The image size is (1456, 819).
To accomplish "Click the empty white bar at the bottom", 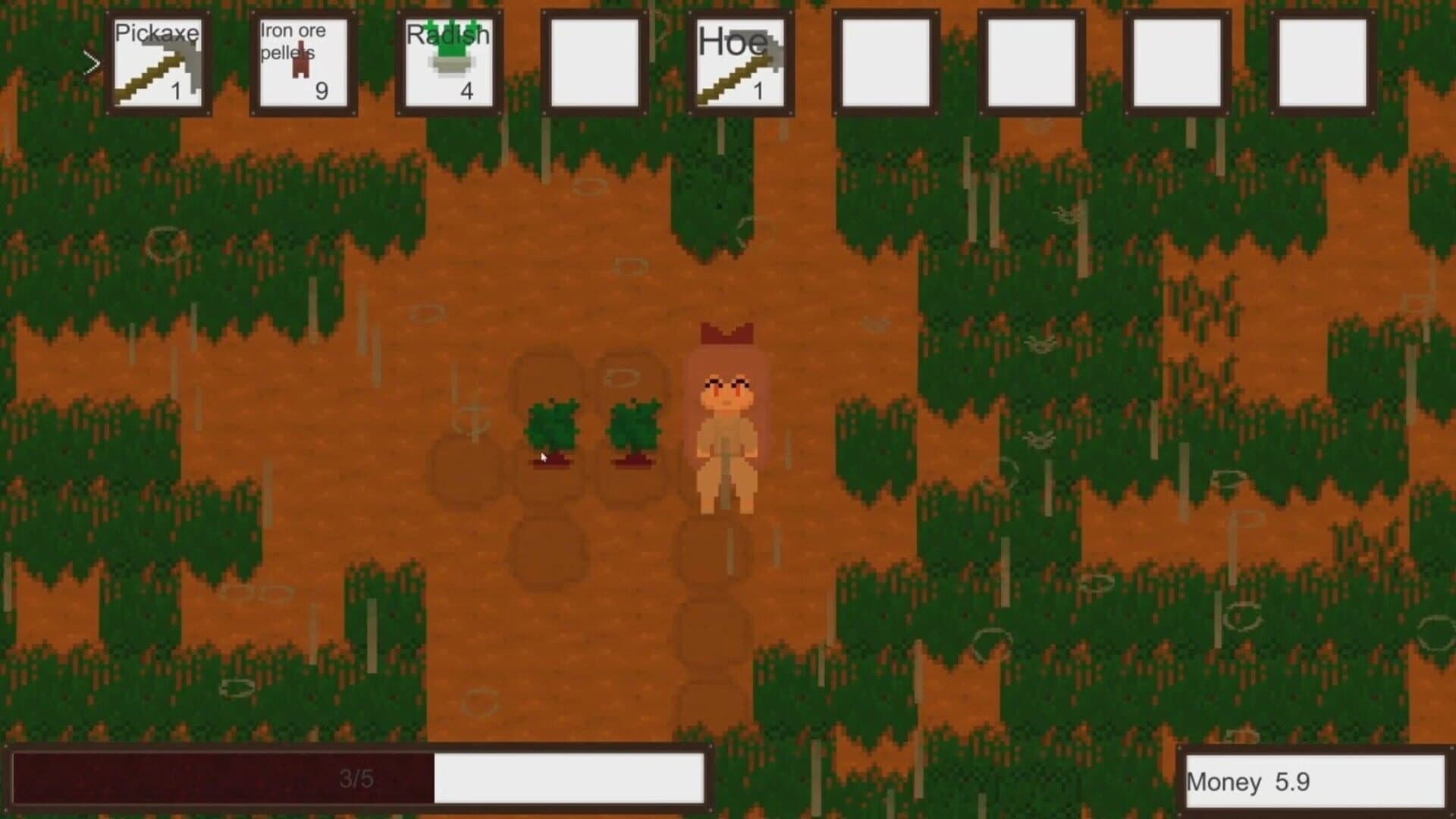I will point(569,778).
